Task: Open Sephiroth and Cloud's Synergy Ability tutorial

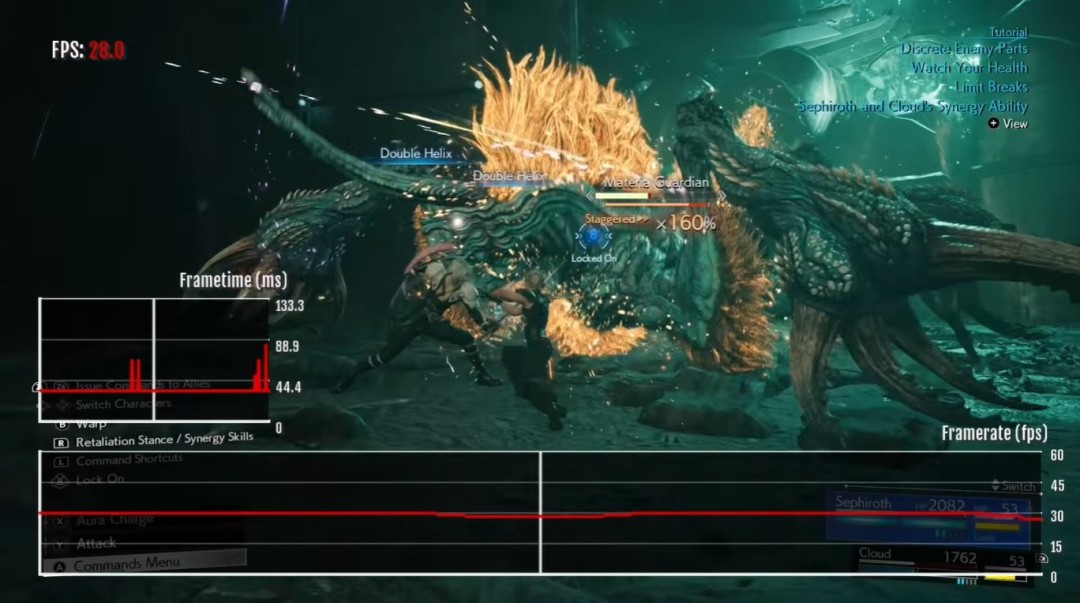Action: click(x=912, y=106)
